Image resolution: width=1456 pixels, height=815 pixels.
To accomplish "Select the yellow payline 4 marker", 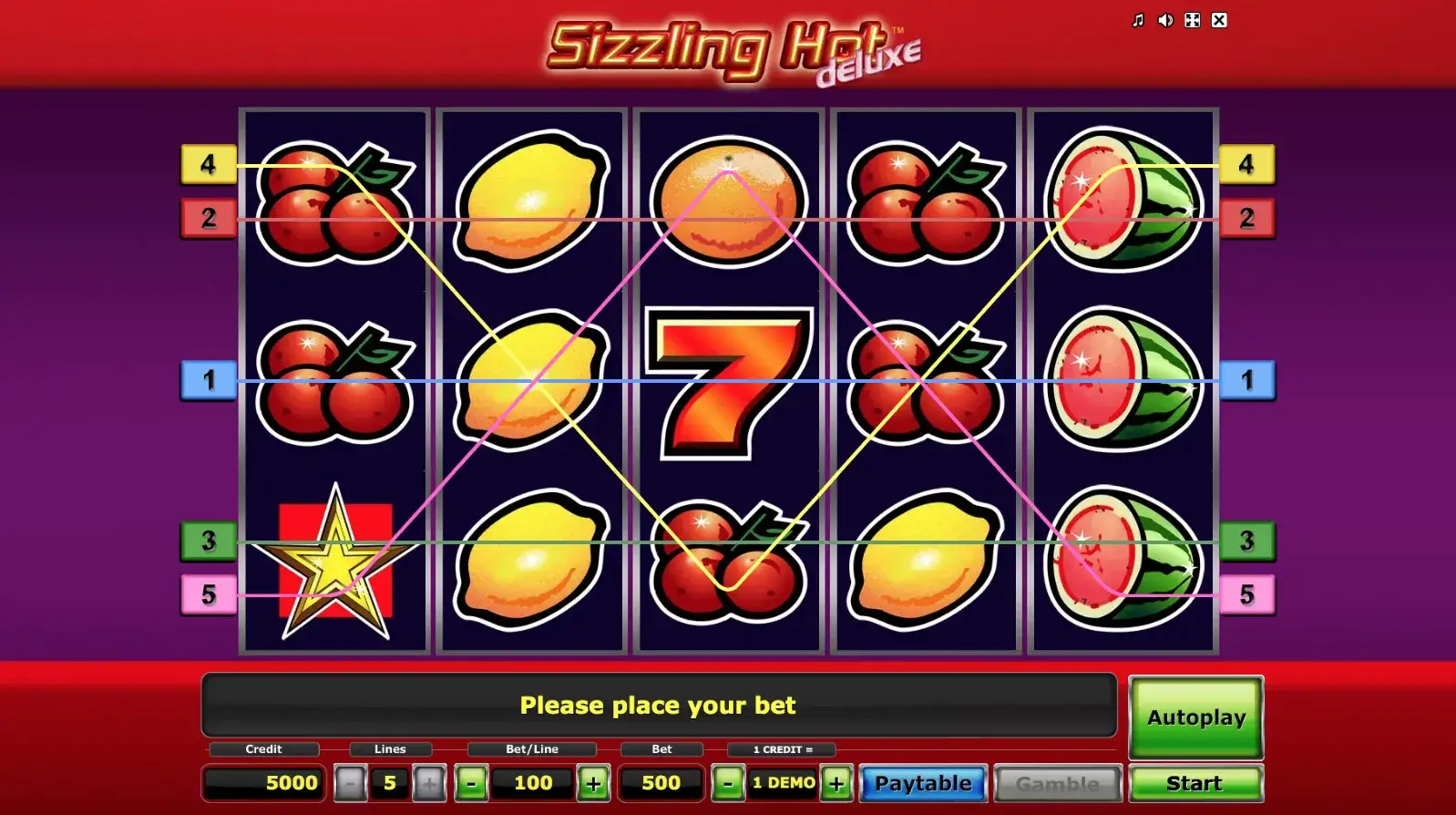I will 209,165.
